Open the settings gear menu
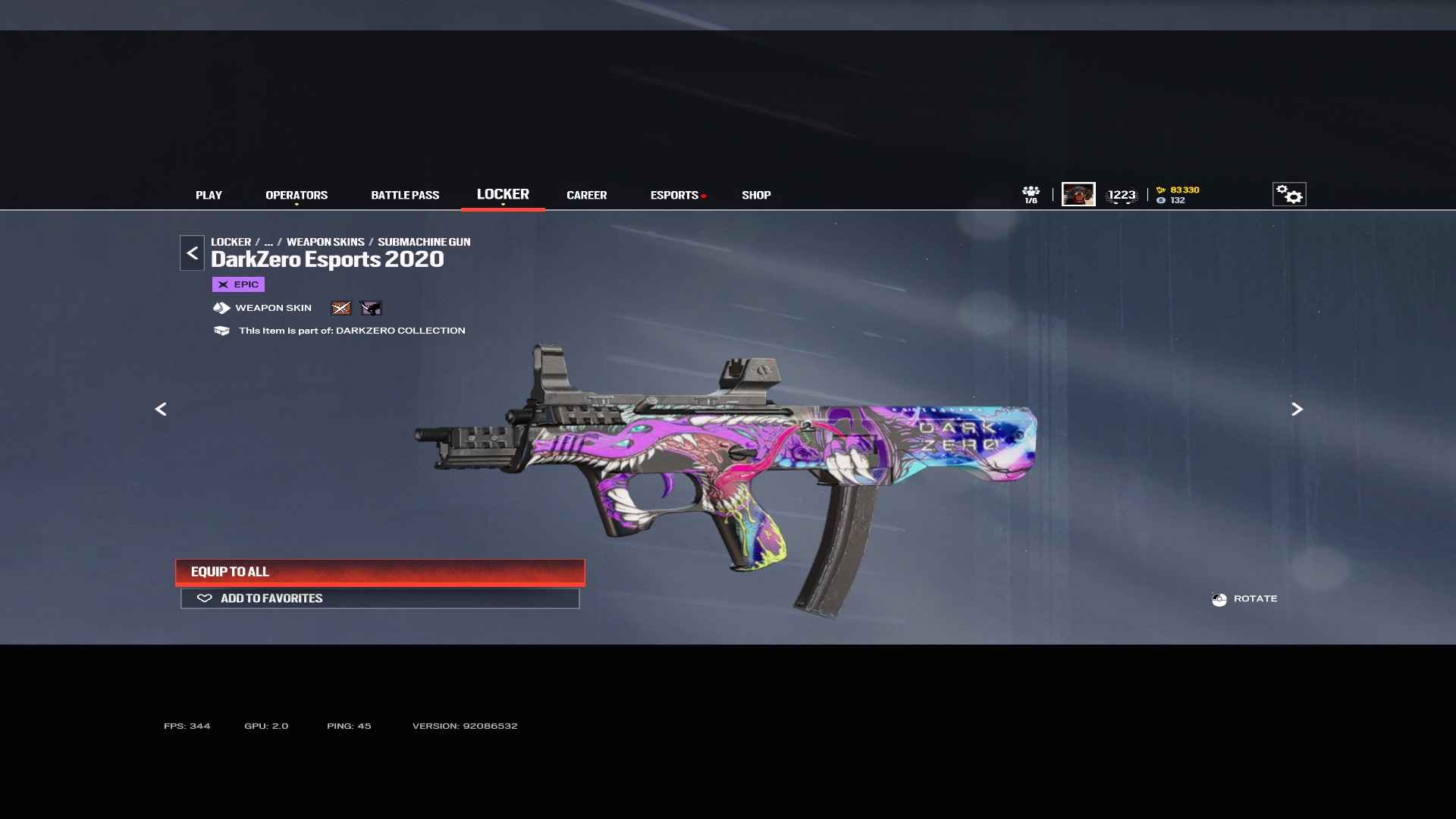The width and height of the screenshot is (1456, 819). [1288, 195]
